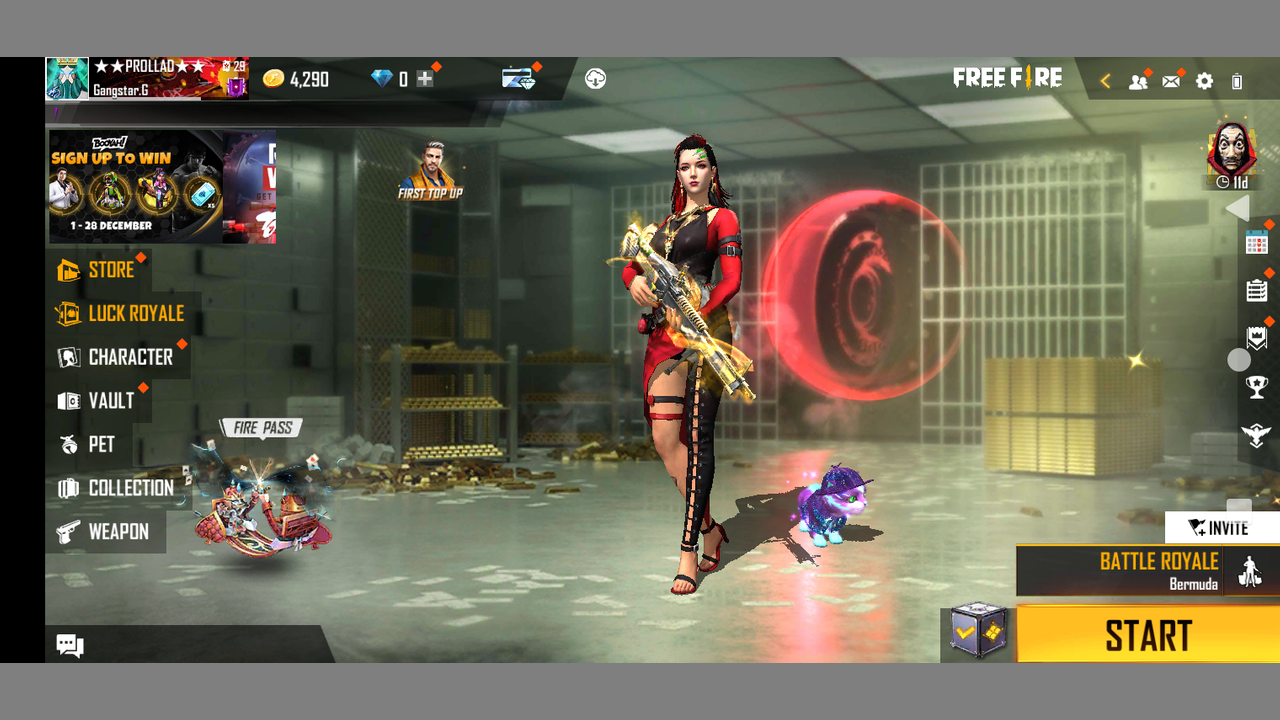Open the First Top Up offer
Viewport: 1280px width, 720px height.
tap(430, 171)
